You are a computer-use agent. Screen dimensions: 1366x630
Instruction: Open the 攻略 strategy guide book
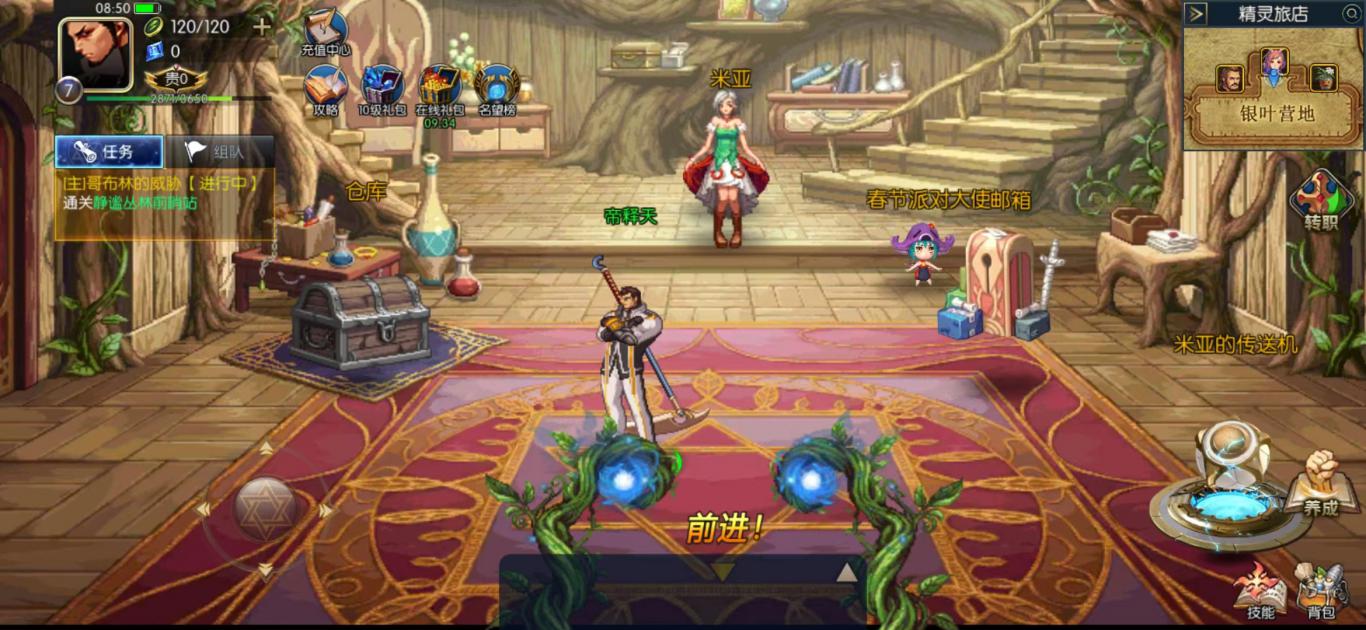pos(325,89)
